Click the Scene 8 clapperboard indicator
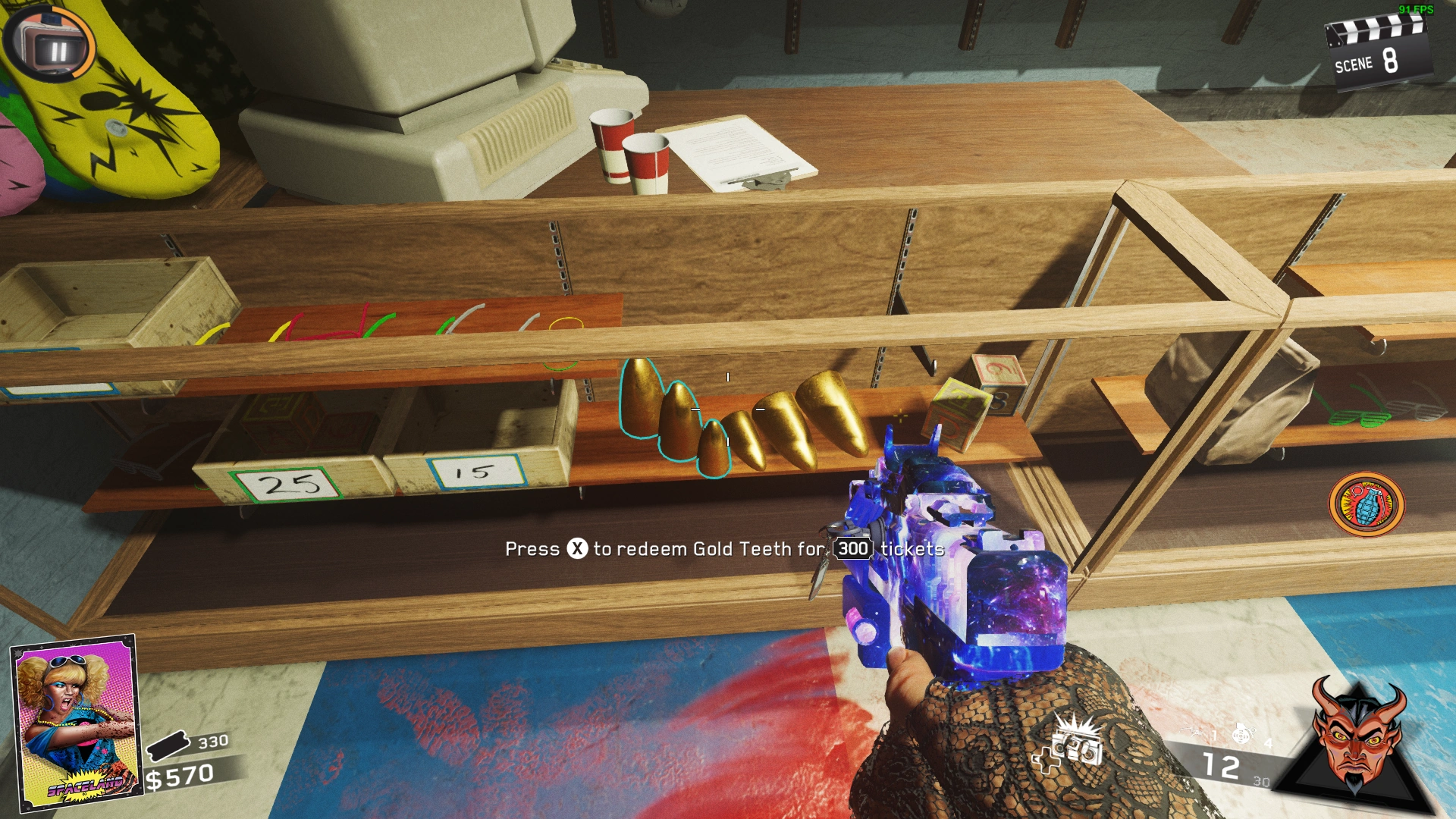 point(1376,53)
